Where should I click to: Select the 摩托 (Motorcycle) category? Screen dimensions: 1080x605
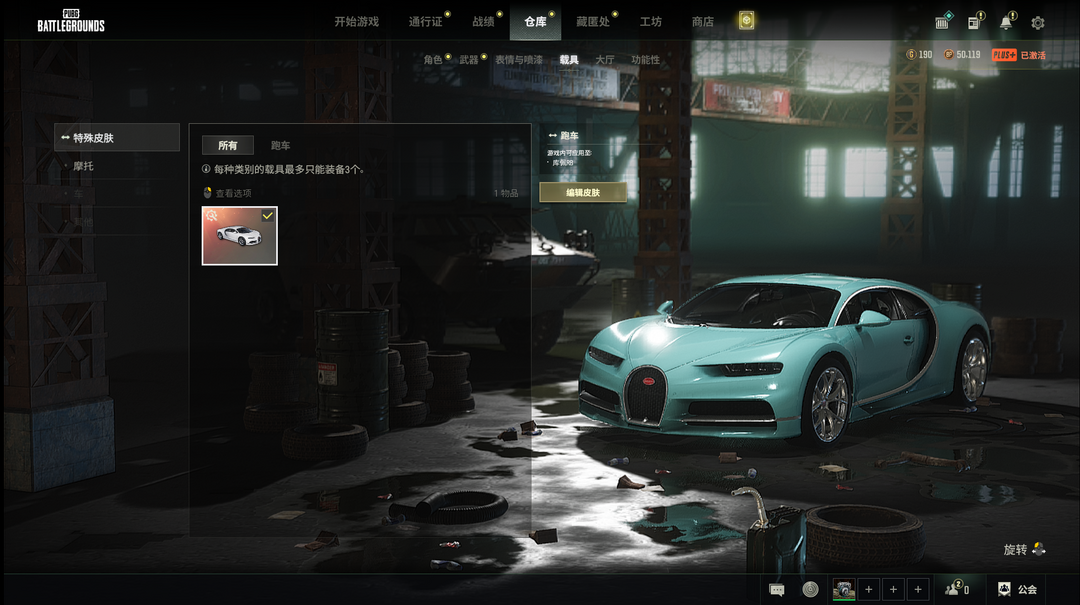click(x=84, y=166)
